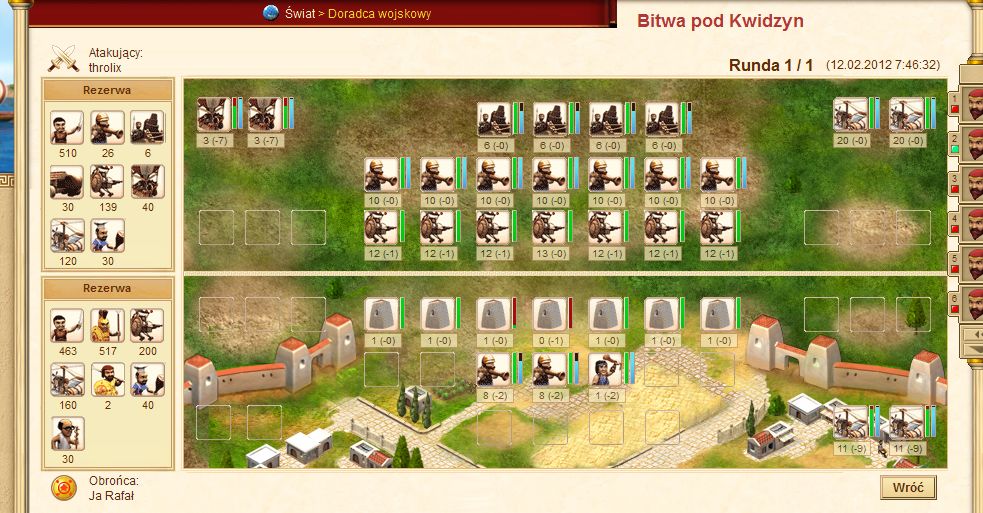Click the Wróć button
Screen dimensions: 983x513
pos(908,488)
